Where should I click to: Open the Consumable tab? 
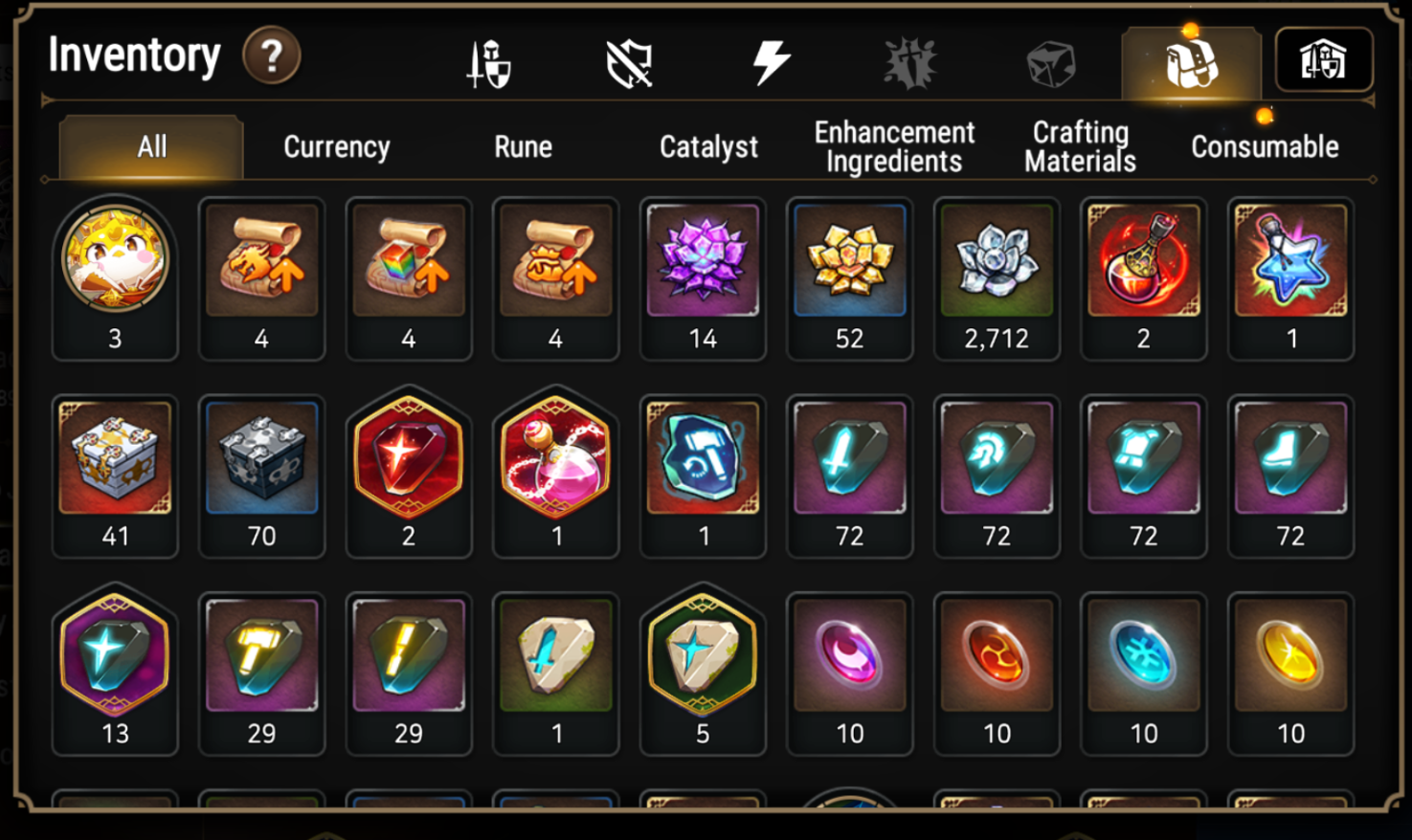tap(1263, 146)
